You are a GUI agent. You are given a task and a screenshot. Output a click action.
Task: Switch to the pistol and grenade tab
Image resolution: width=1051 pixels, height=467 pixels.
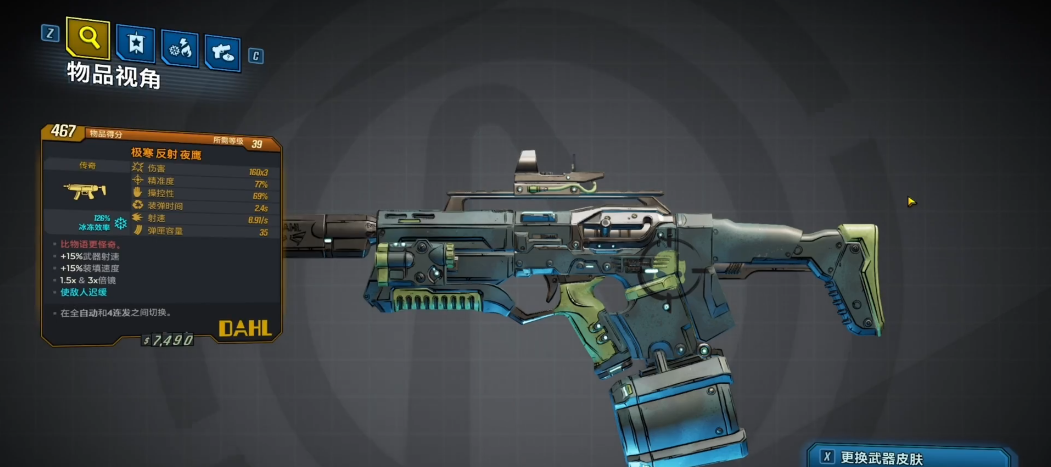point(223,51)
